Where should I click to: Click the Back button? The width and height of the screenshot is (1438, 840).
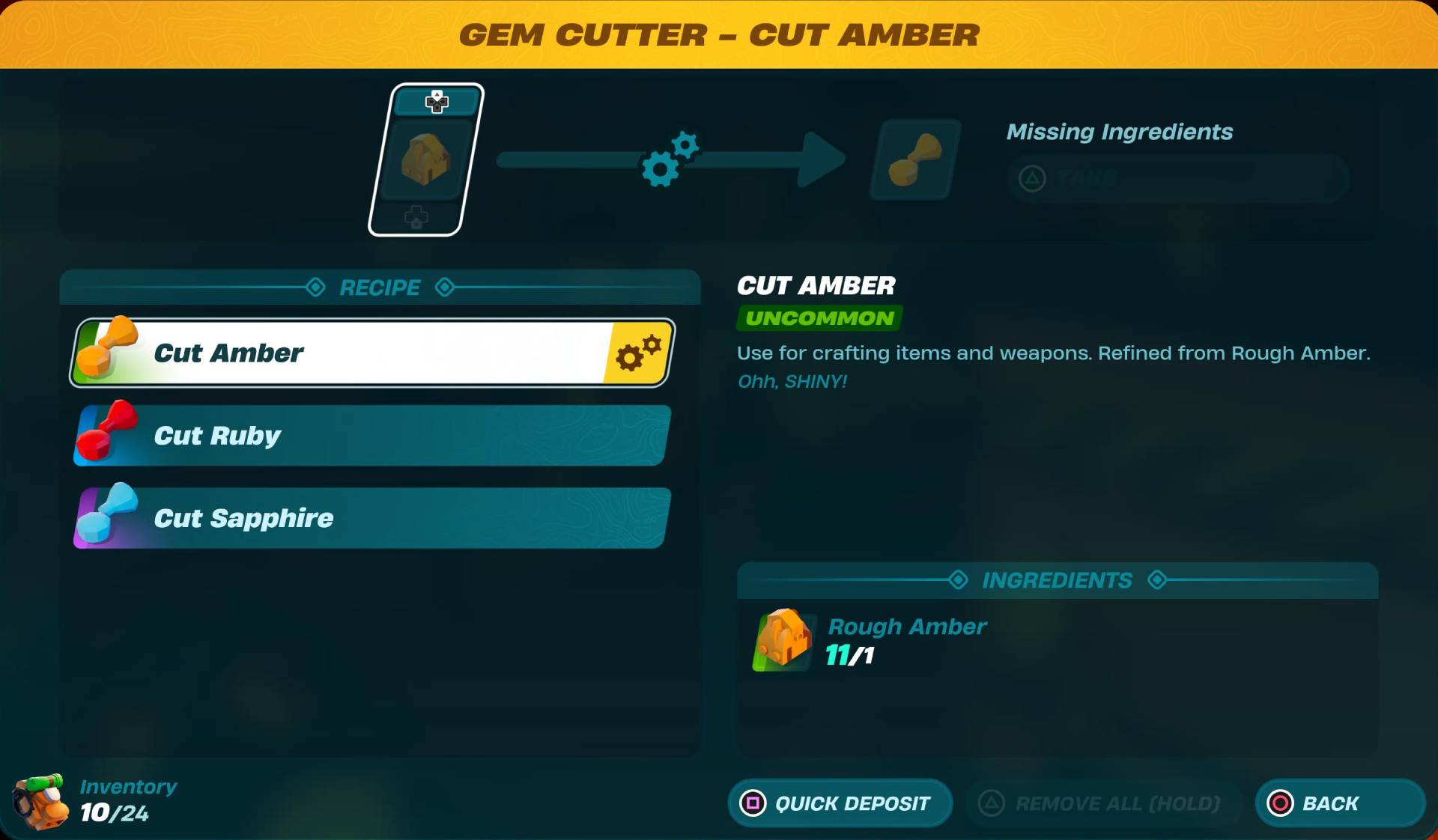point(1339,803)
